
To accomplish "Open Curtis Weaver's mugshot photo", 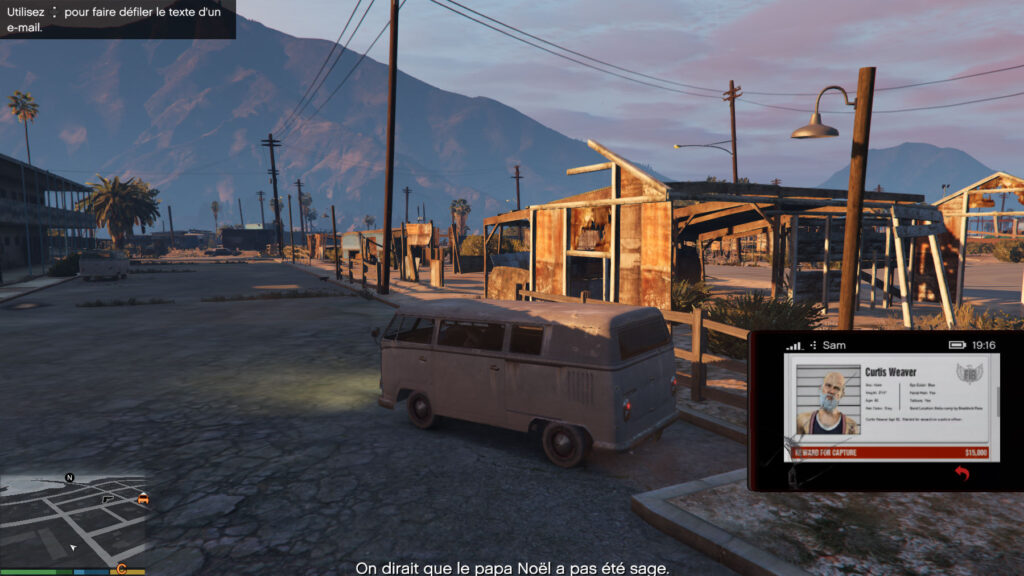I will coord(827,402).
